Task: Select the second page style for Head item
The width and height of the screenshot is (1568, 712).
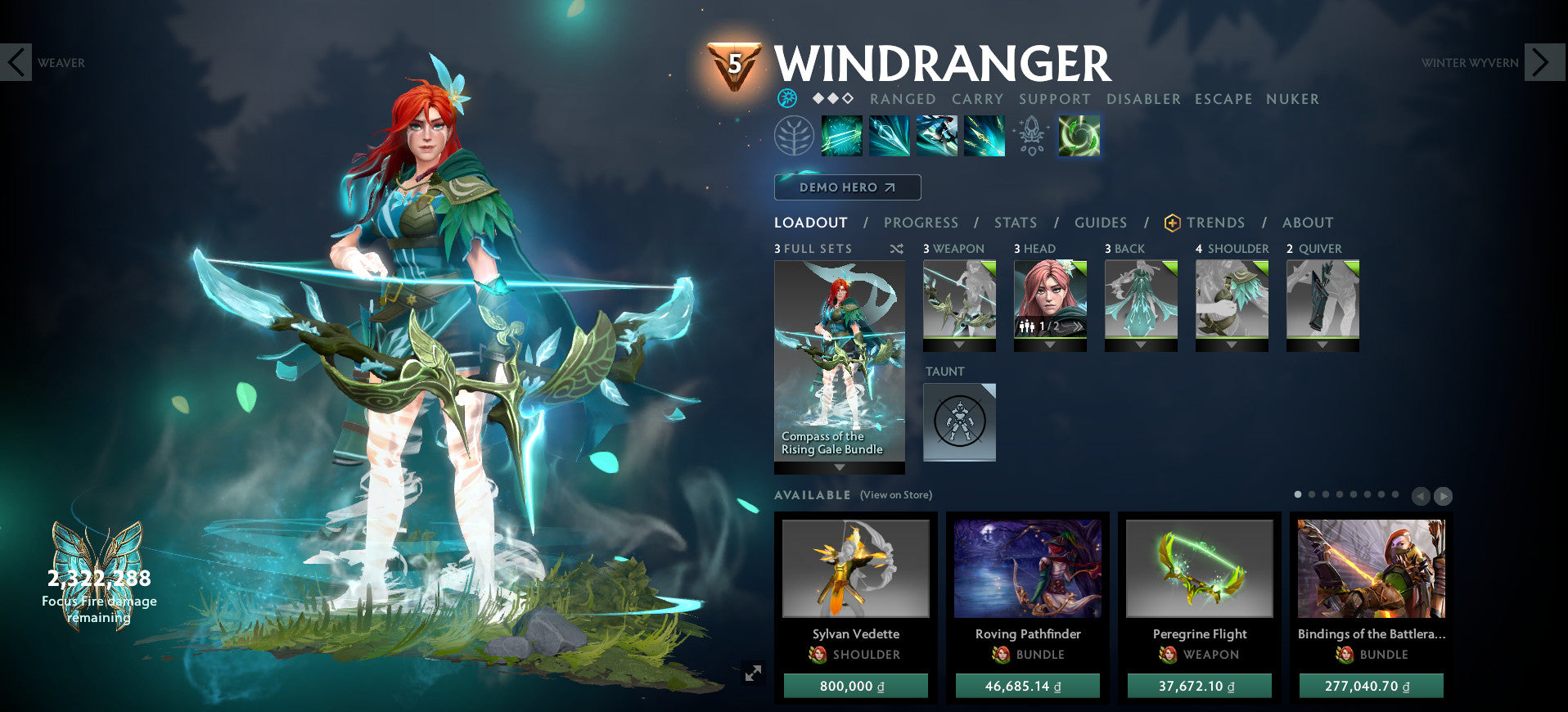Action: click(x=1079, y=327)
